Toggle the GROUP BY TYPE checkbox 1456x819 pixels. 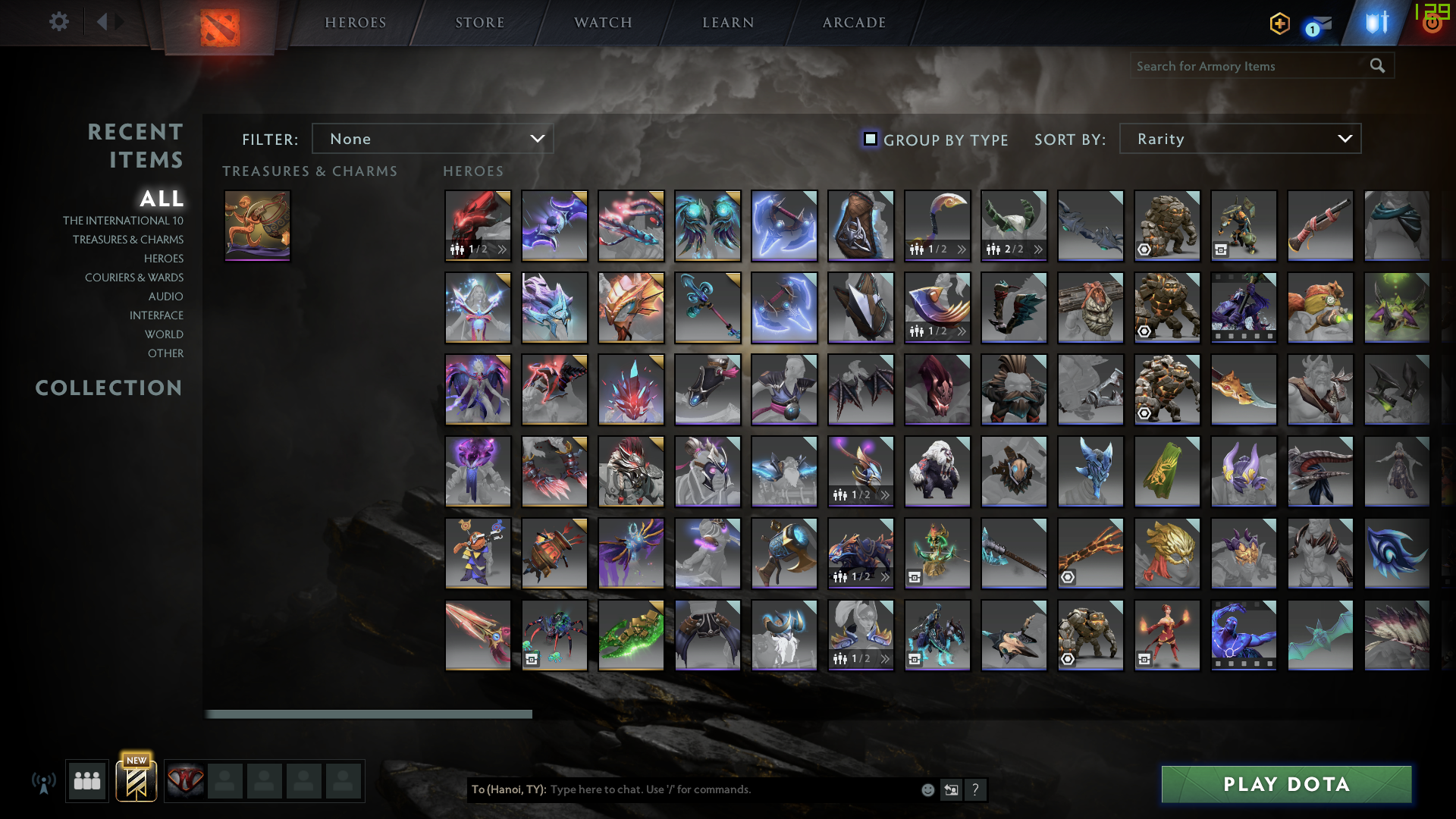click(869, 139)
